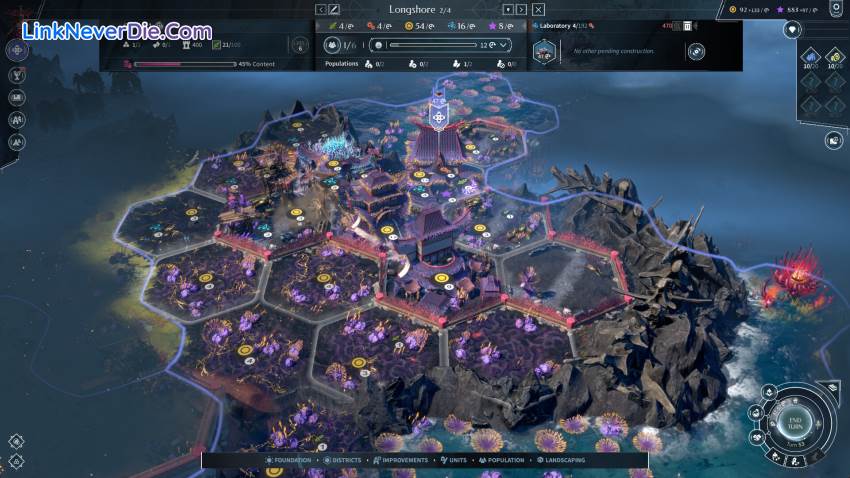This screenshot has width=850, height=478.
Task: Click the delete queue trash icon
Action: pyautogui.click(x=688, y=26)
